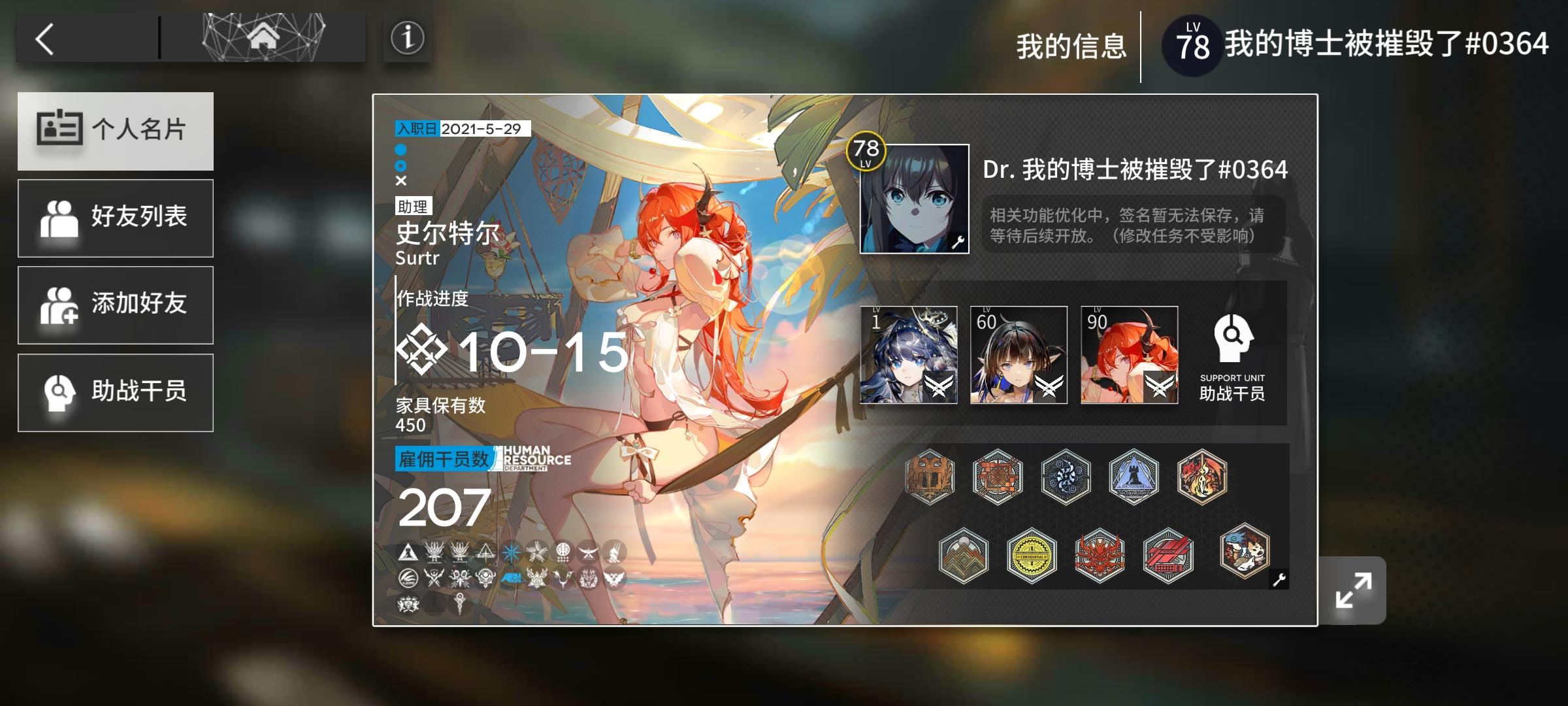Viewport: 1568px width, 706px height.
Task: Select the level 60 support operator portrait
Action: tap(1021, 354)
